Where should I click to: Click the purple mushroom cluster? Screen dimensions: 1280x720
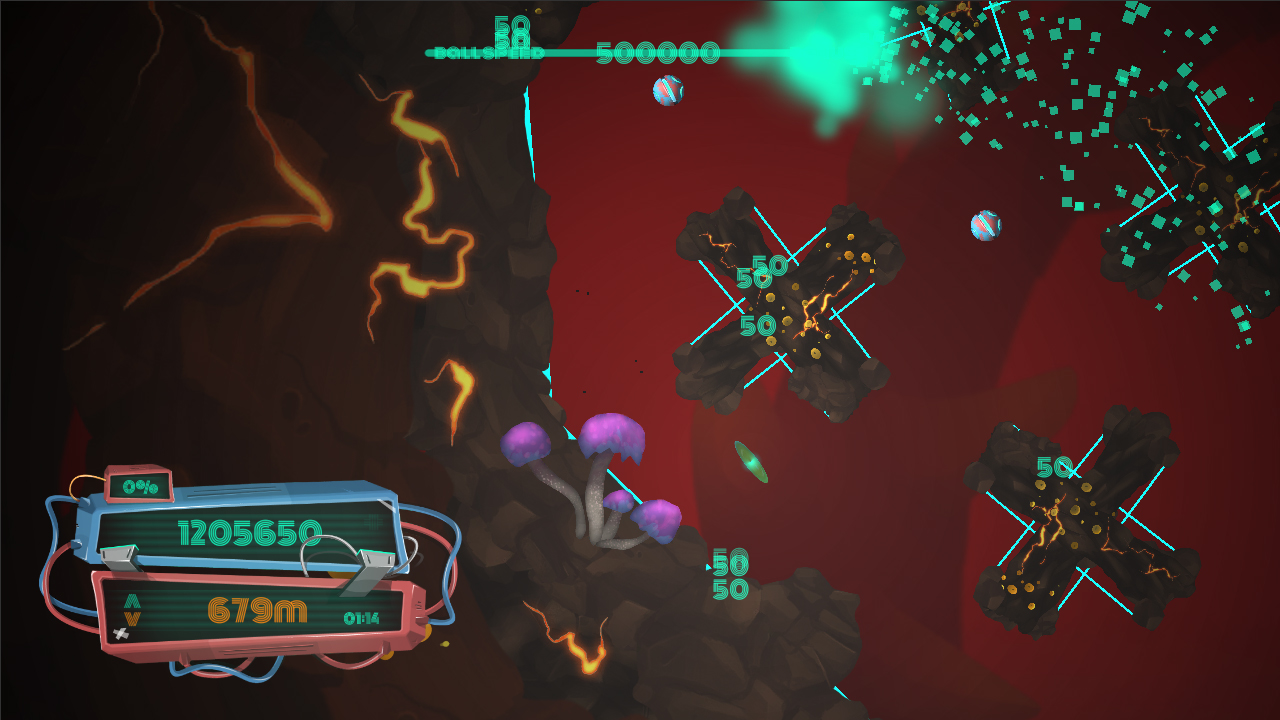pos(590,470)
